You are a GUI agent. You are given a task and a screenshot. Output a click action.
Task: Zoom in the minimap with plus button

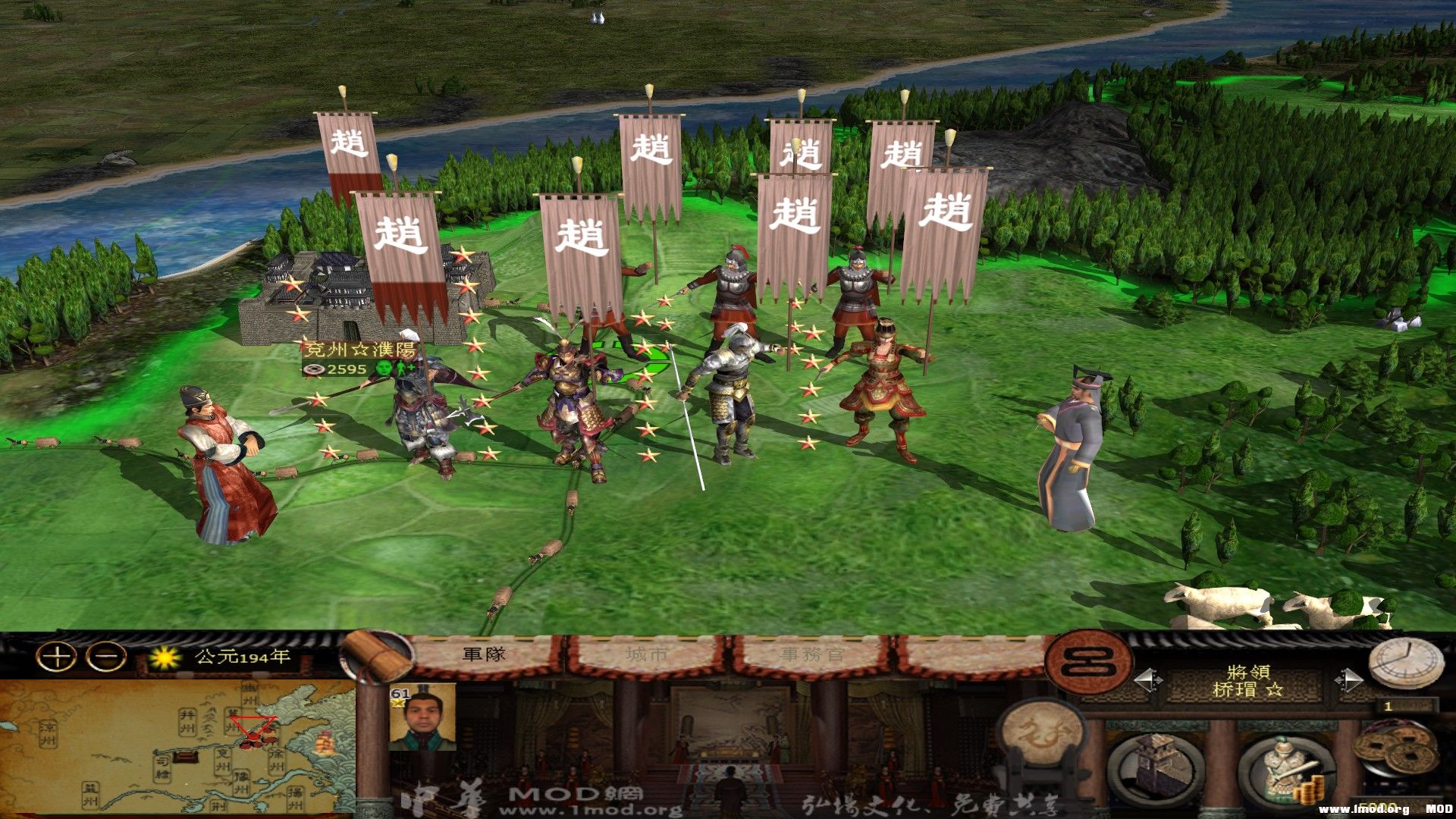click(x=56, y=657)
